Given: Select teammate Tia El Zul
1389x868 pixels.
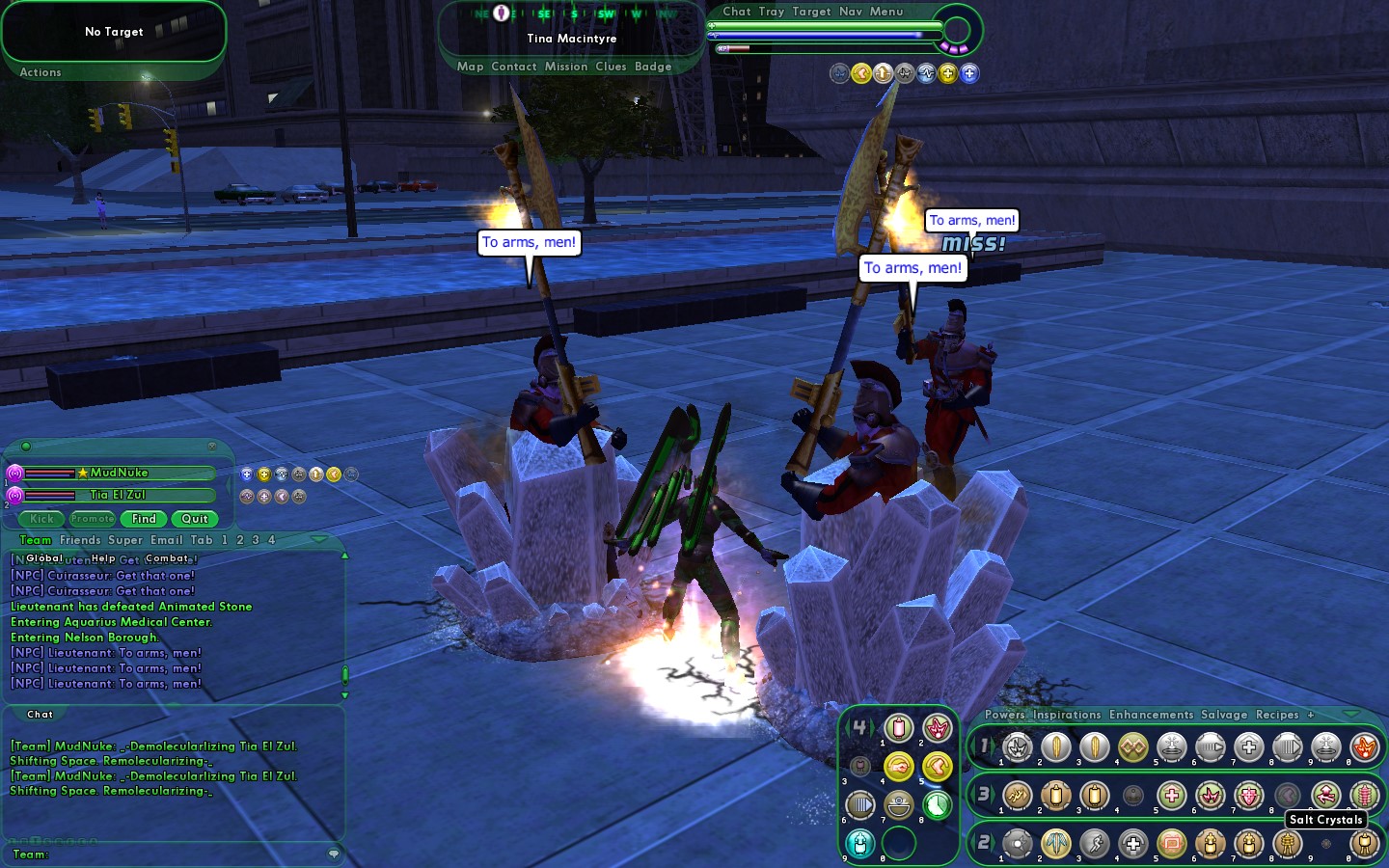Looking at the screenshot, I should [x=117, y=495].
